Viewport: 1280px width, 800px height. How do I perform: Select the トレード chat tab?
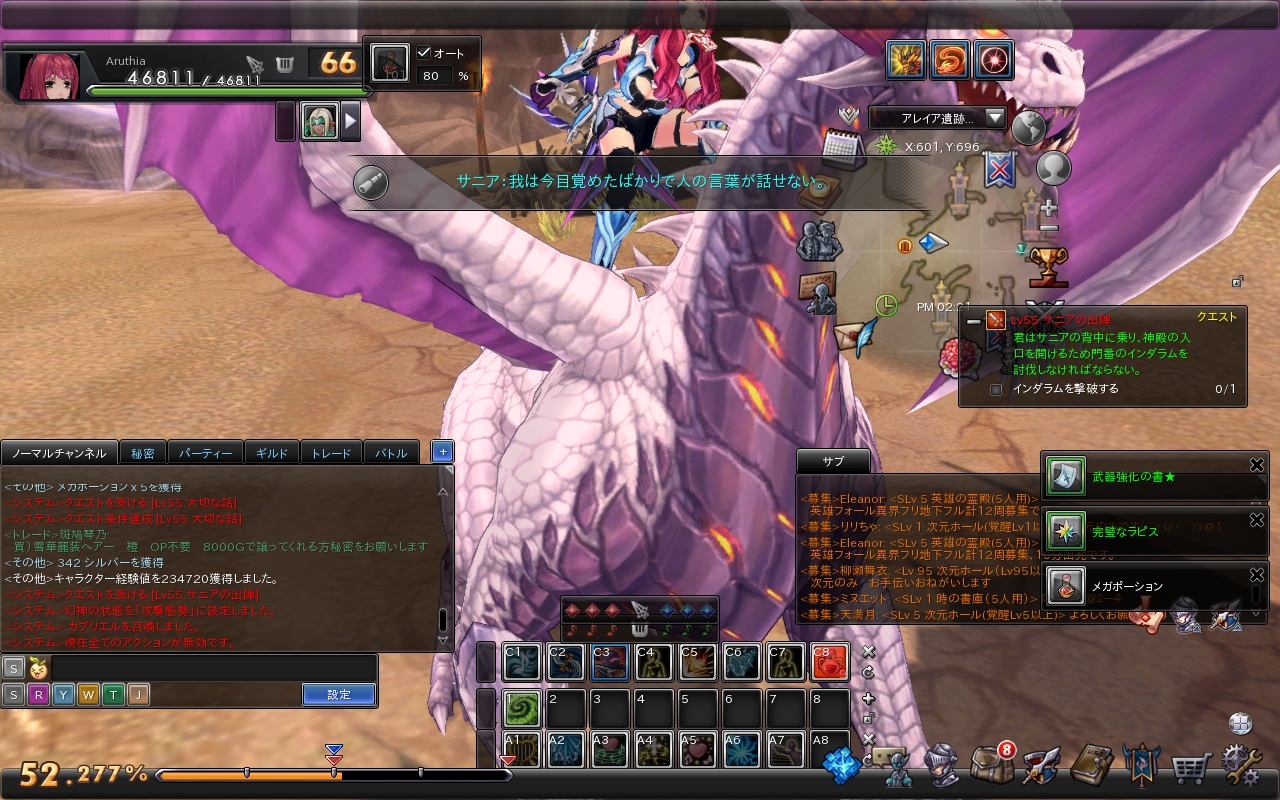pyautogui.click(x=331, y=453)
